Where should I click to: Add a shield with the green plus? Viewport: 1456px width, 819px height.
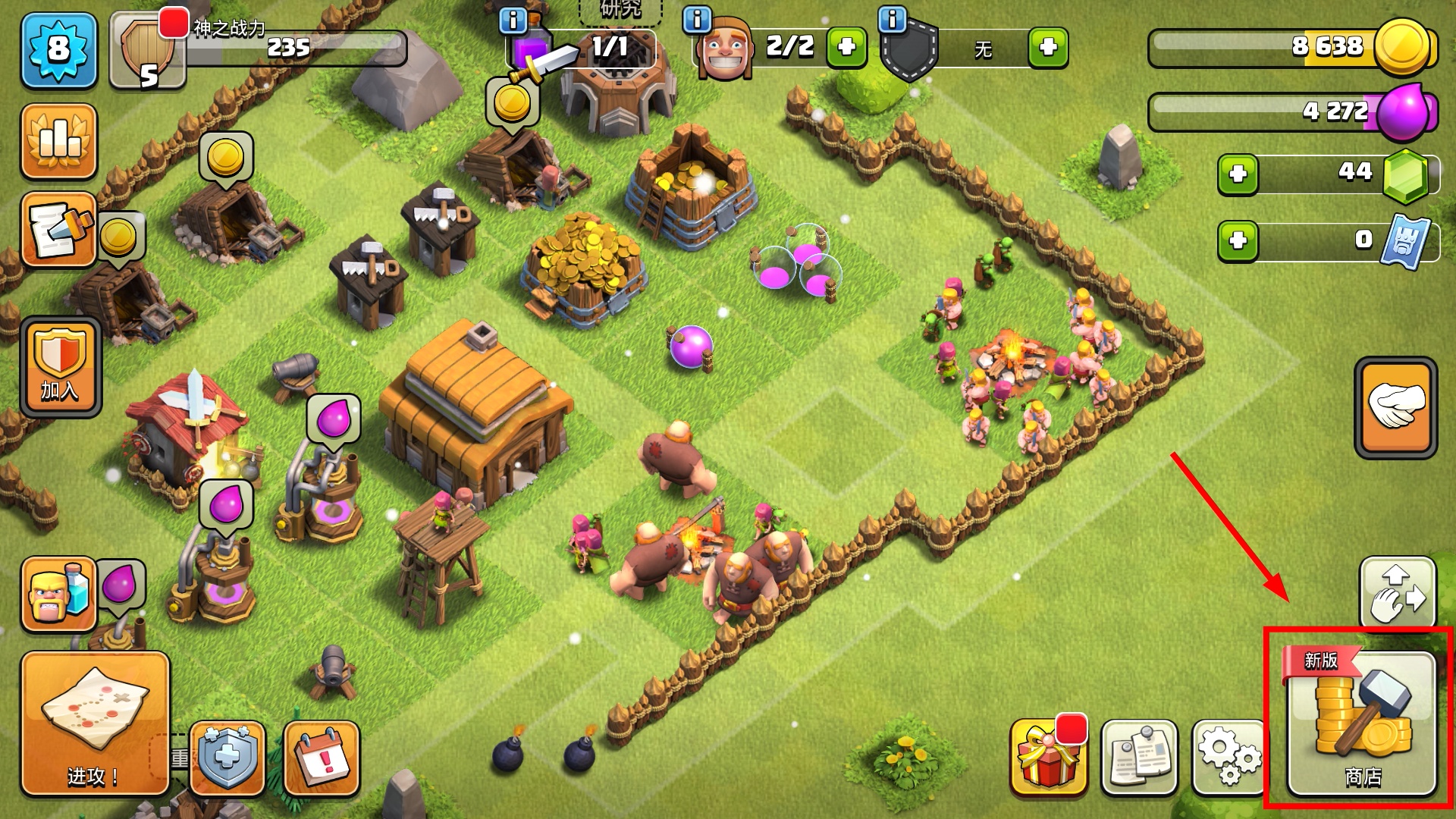[1048, 47]
